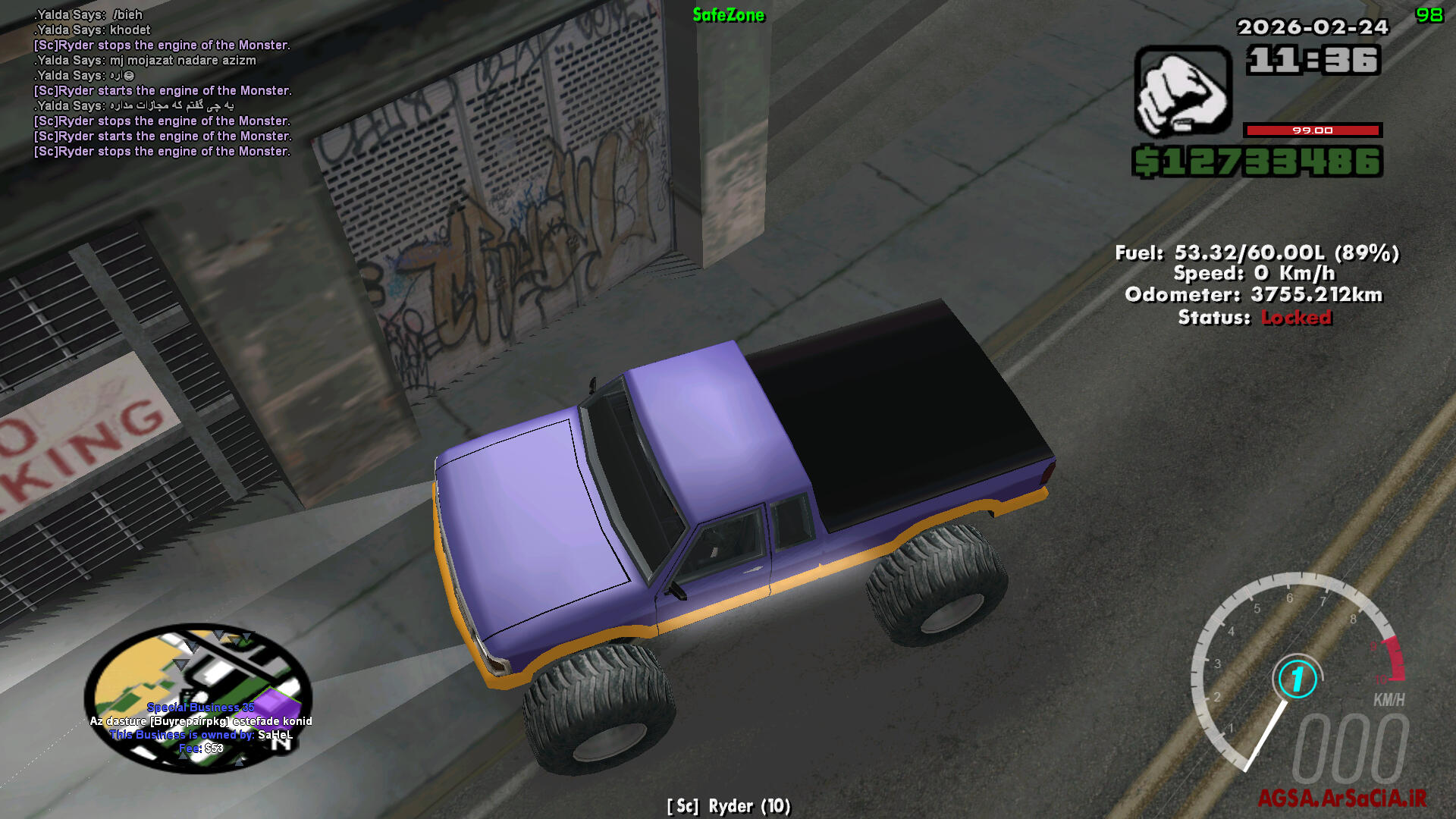Click the fist weapon icon
This screenshot has height=819, width=1456.
click(1182, 91)
